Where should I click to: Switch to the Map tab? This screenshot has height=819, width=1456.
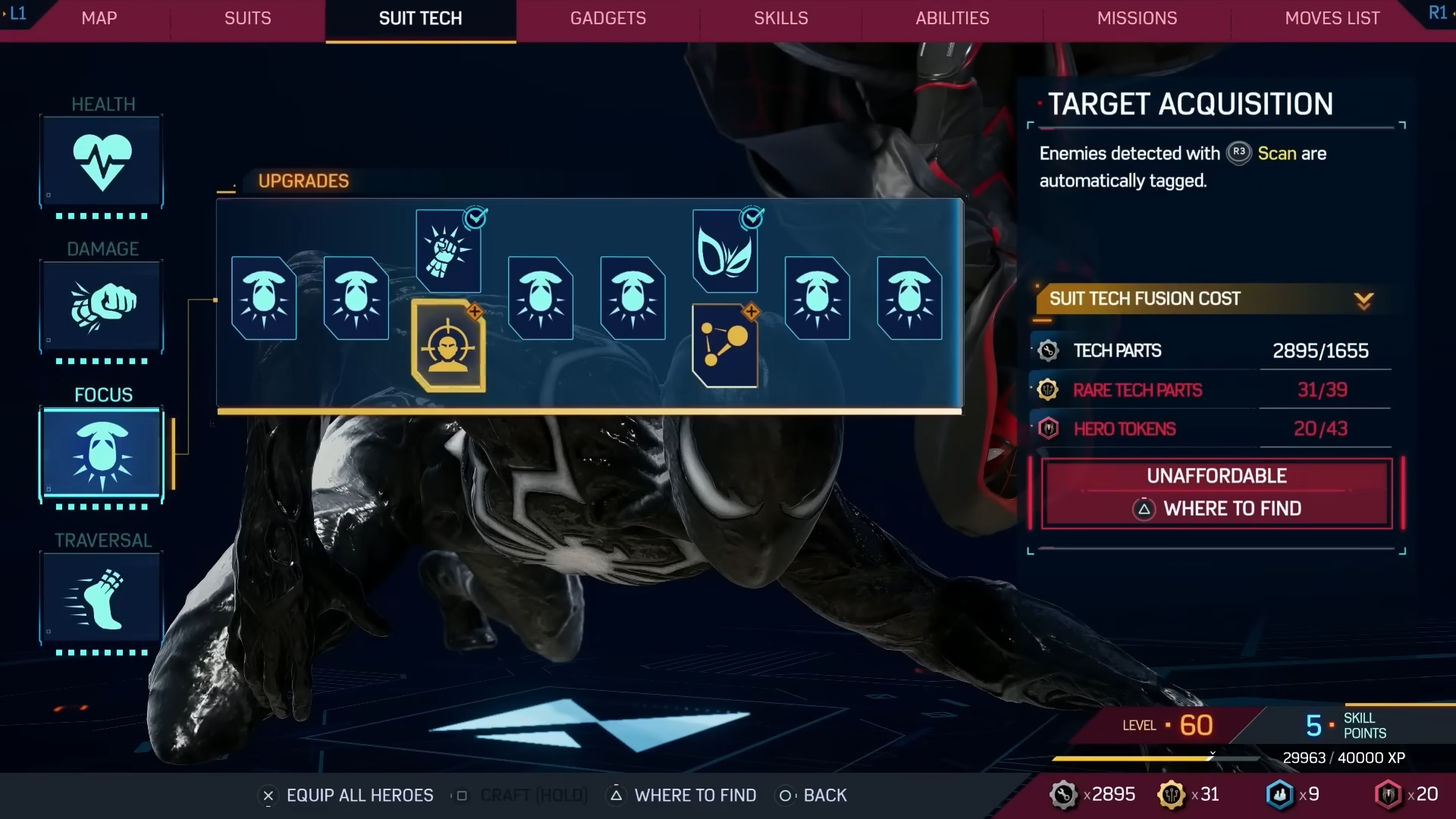99,18
